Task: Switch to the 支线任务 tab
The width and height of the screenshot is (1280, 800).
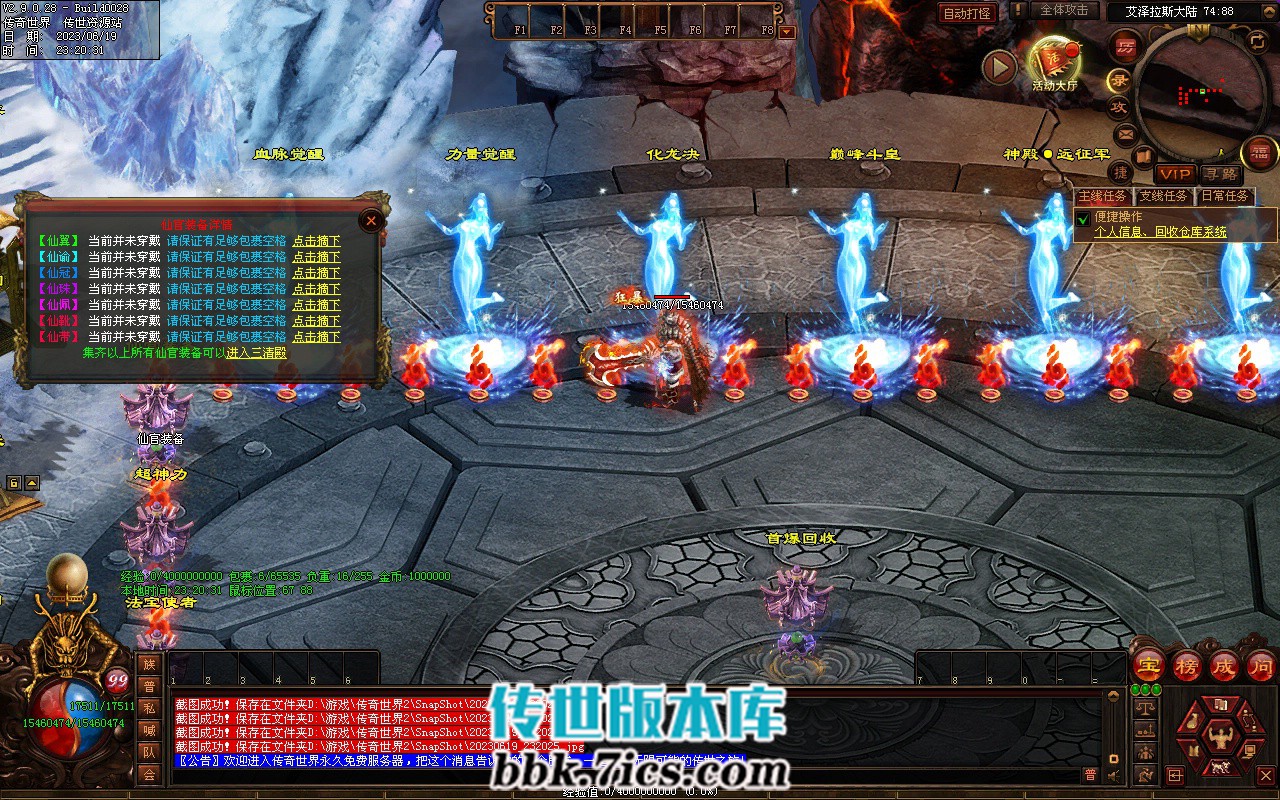Action: coord(1164,196)
